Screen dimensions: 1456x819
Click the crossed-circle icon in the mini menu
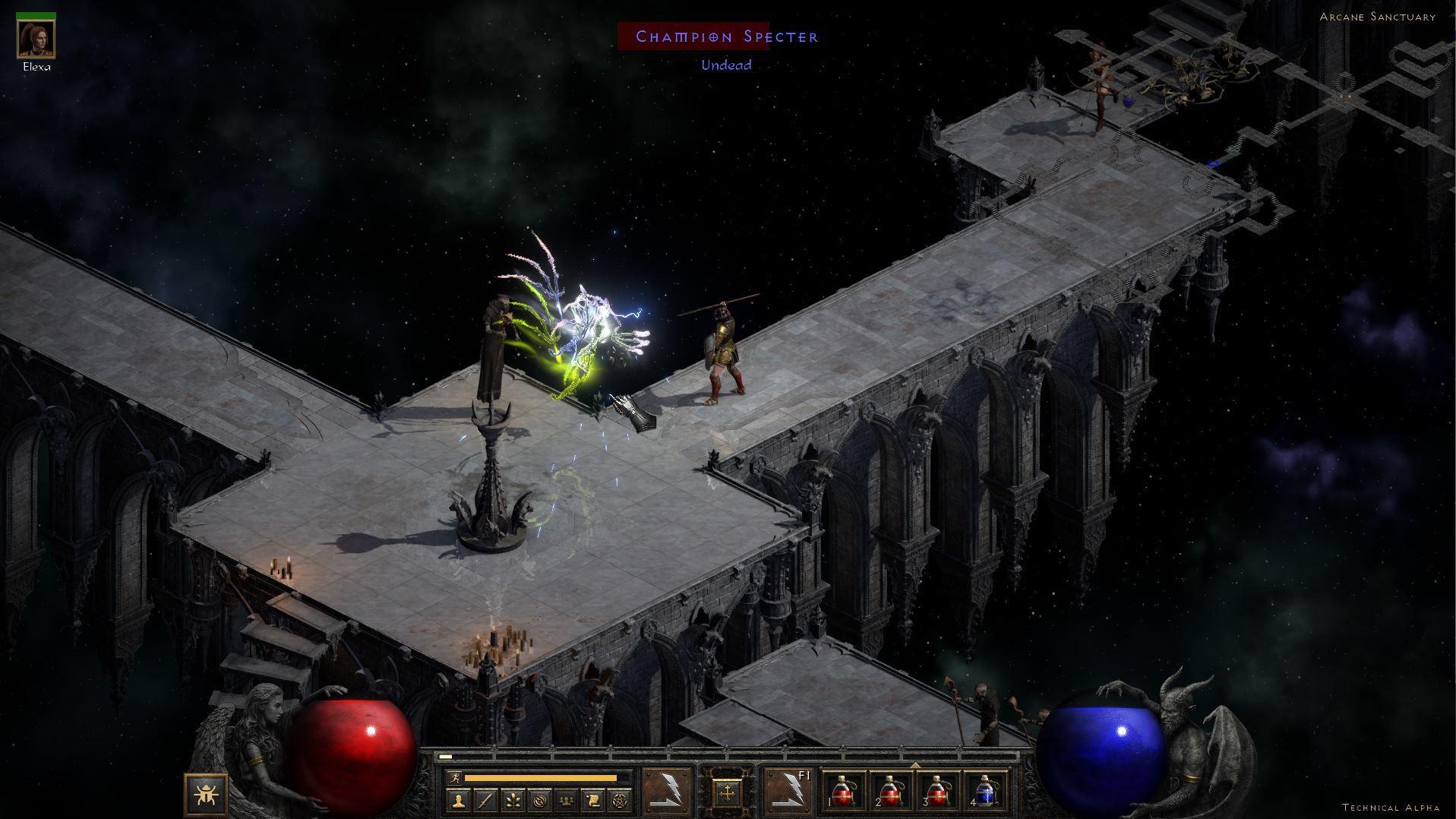pyautogui.click(x=540, y=800)
